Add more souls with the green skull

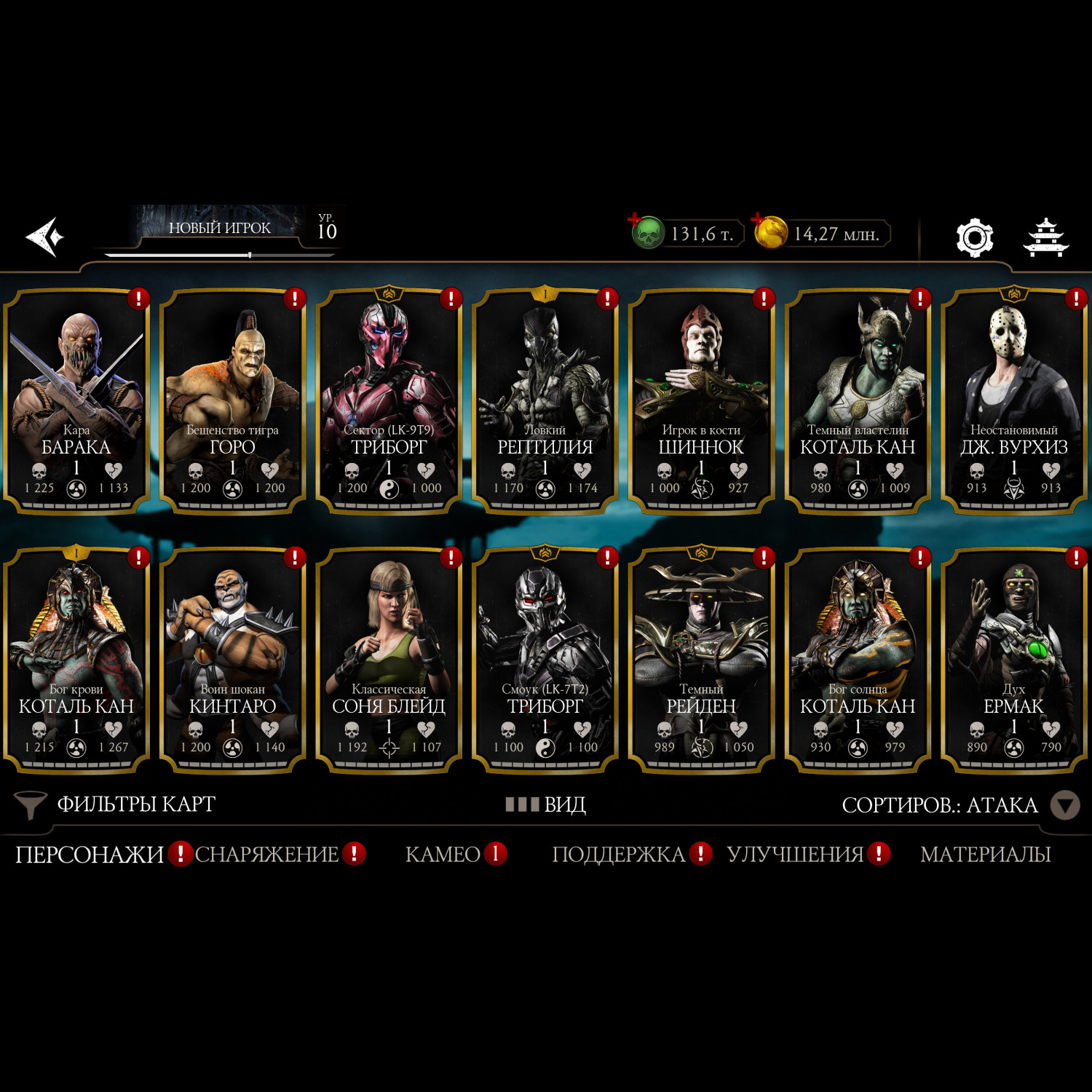646,233
